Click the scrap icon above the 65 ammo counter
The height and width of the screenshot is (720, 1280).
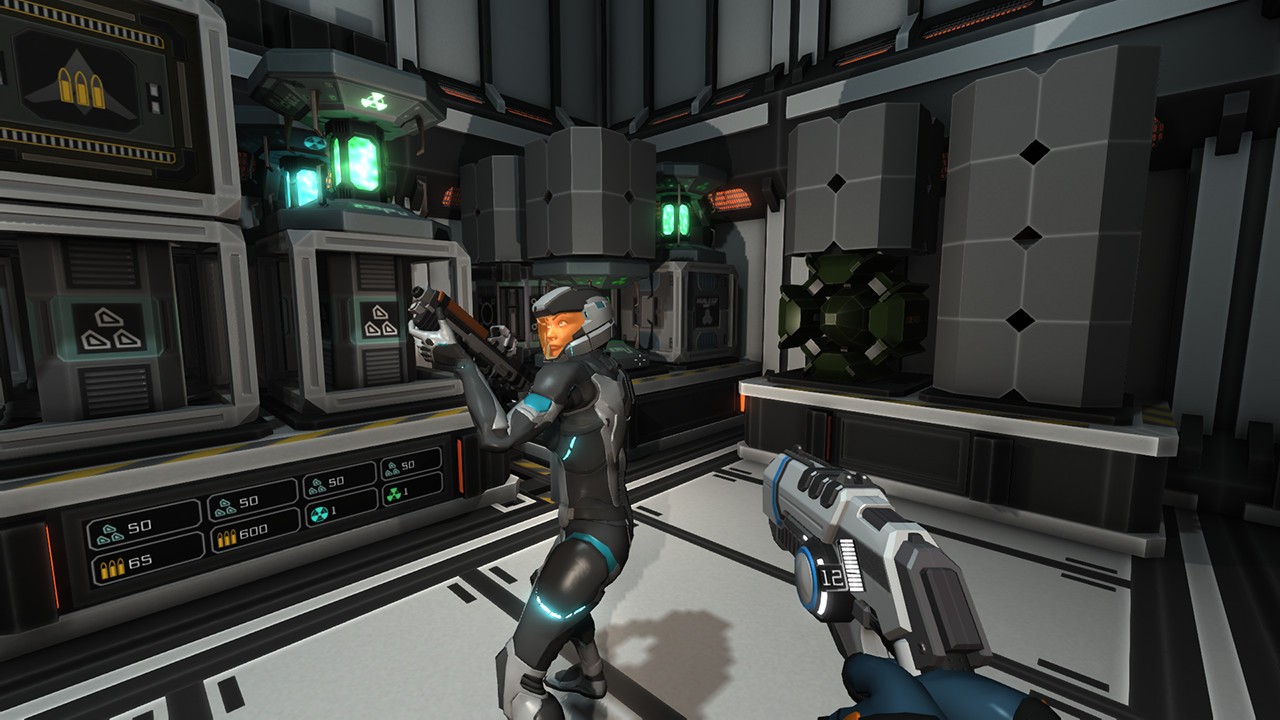[x=110, y=534]
